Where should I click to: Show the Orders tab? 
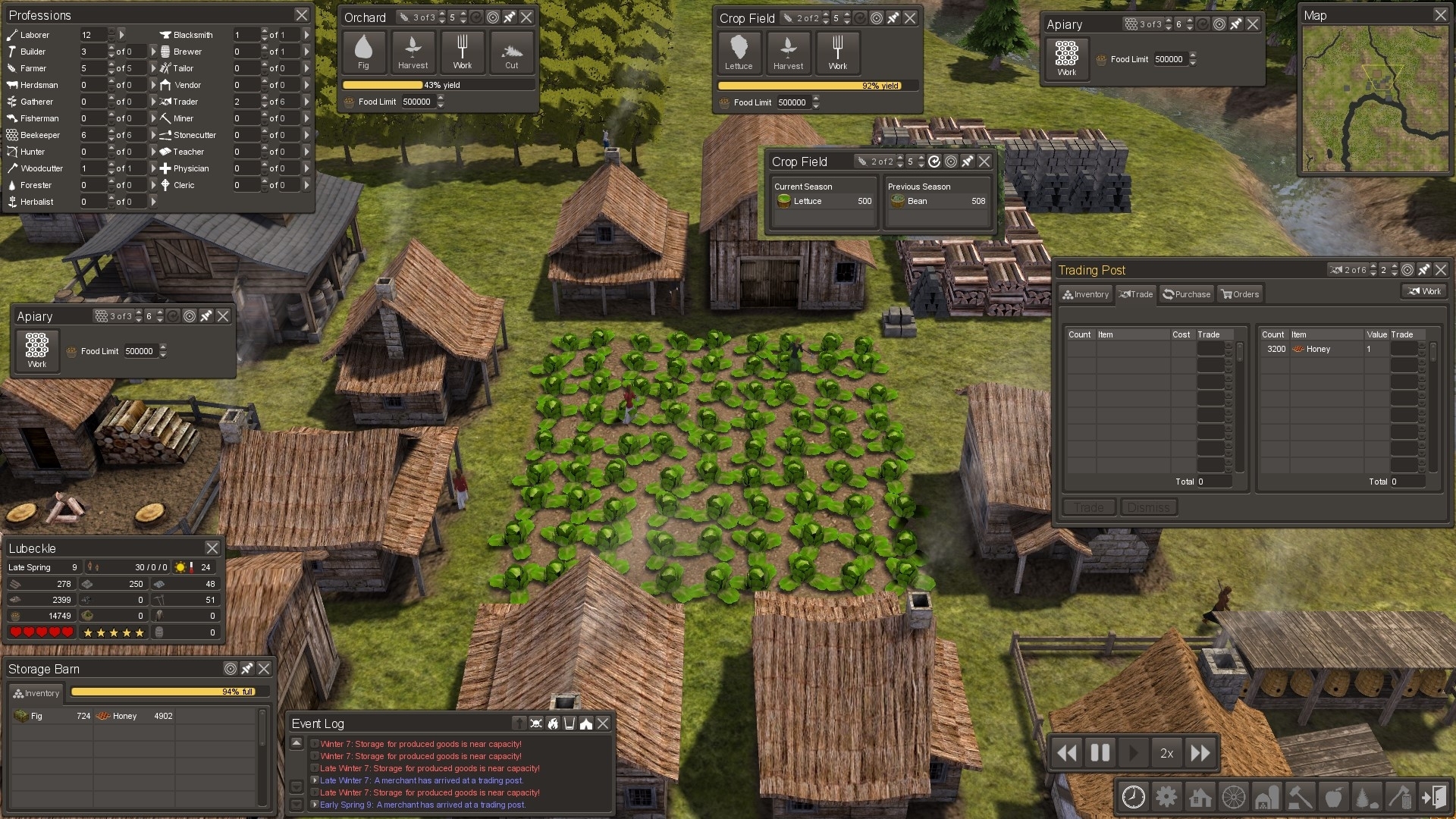pos(1239,294)
